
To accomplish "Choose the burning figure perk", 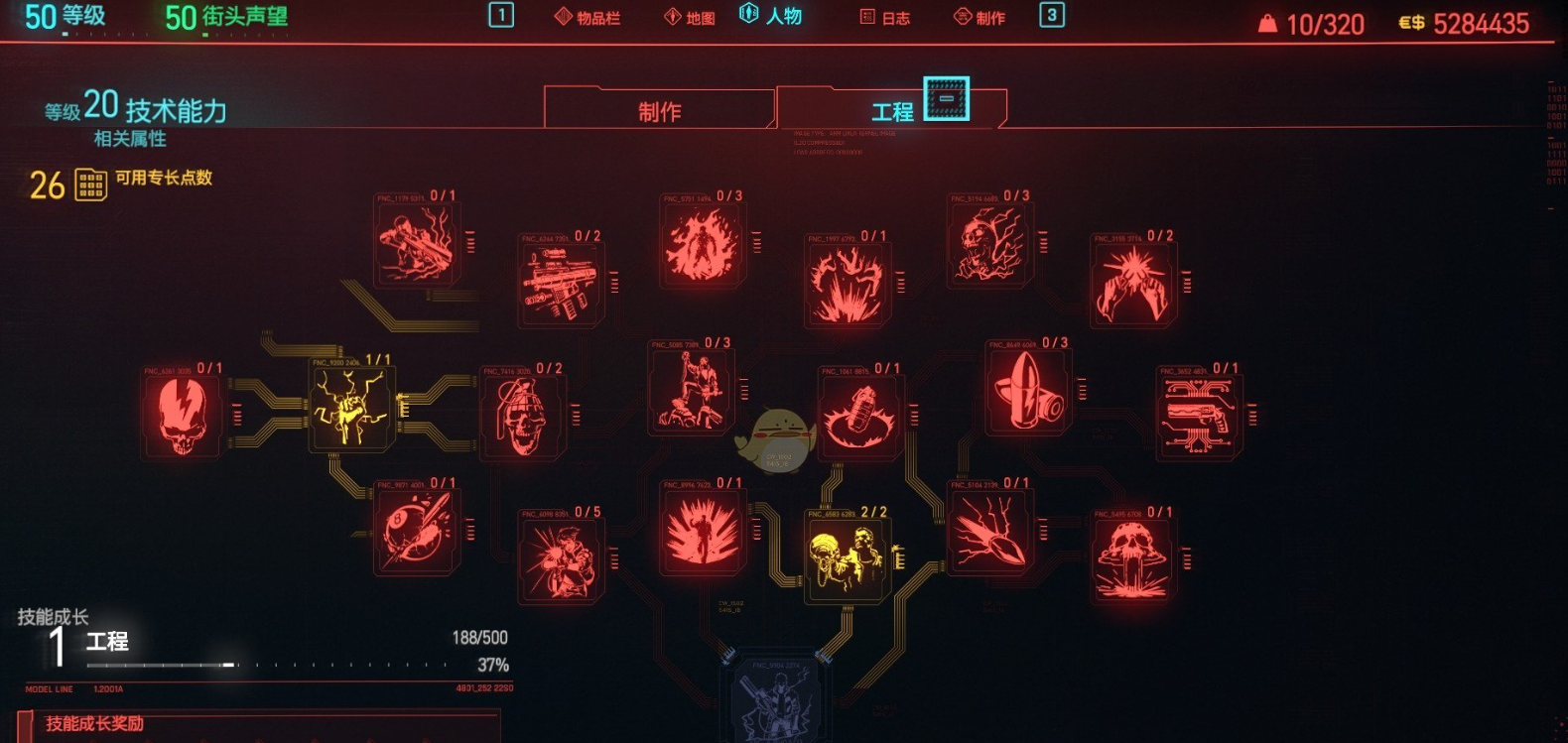I will (x=703, y=244).
